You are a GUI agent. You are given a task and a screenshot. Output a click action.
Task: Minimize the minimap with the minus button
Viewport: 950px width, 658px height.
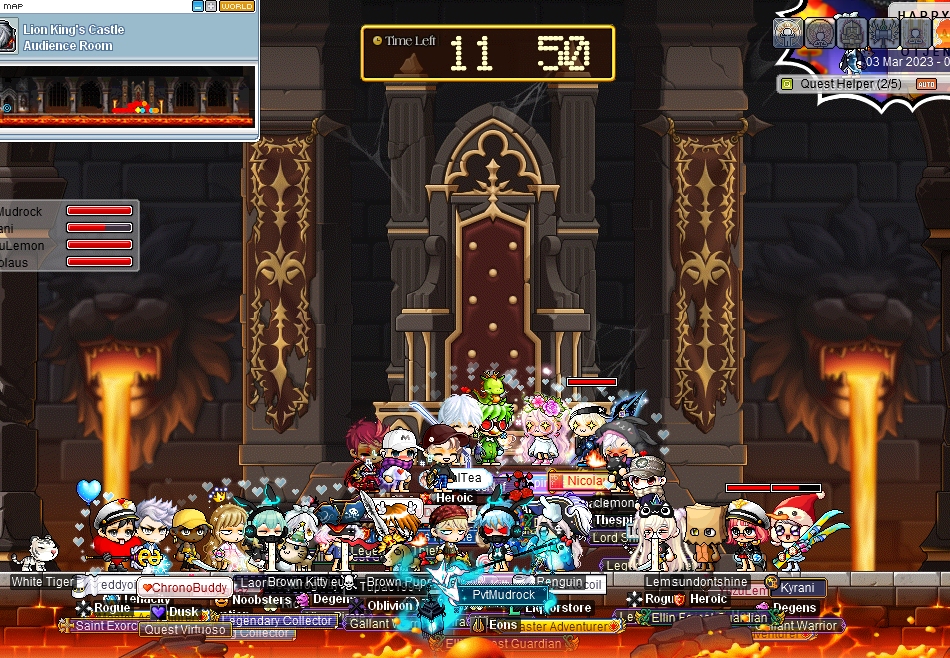point(197,6)
